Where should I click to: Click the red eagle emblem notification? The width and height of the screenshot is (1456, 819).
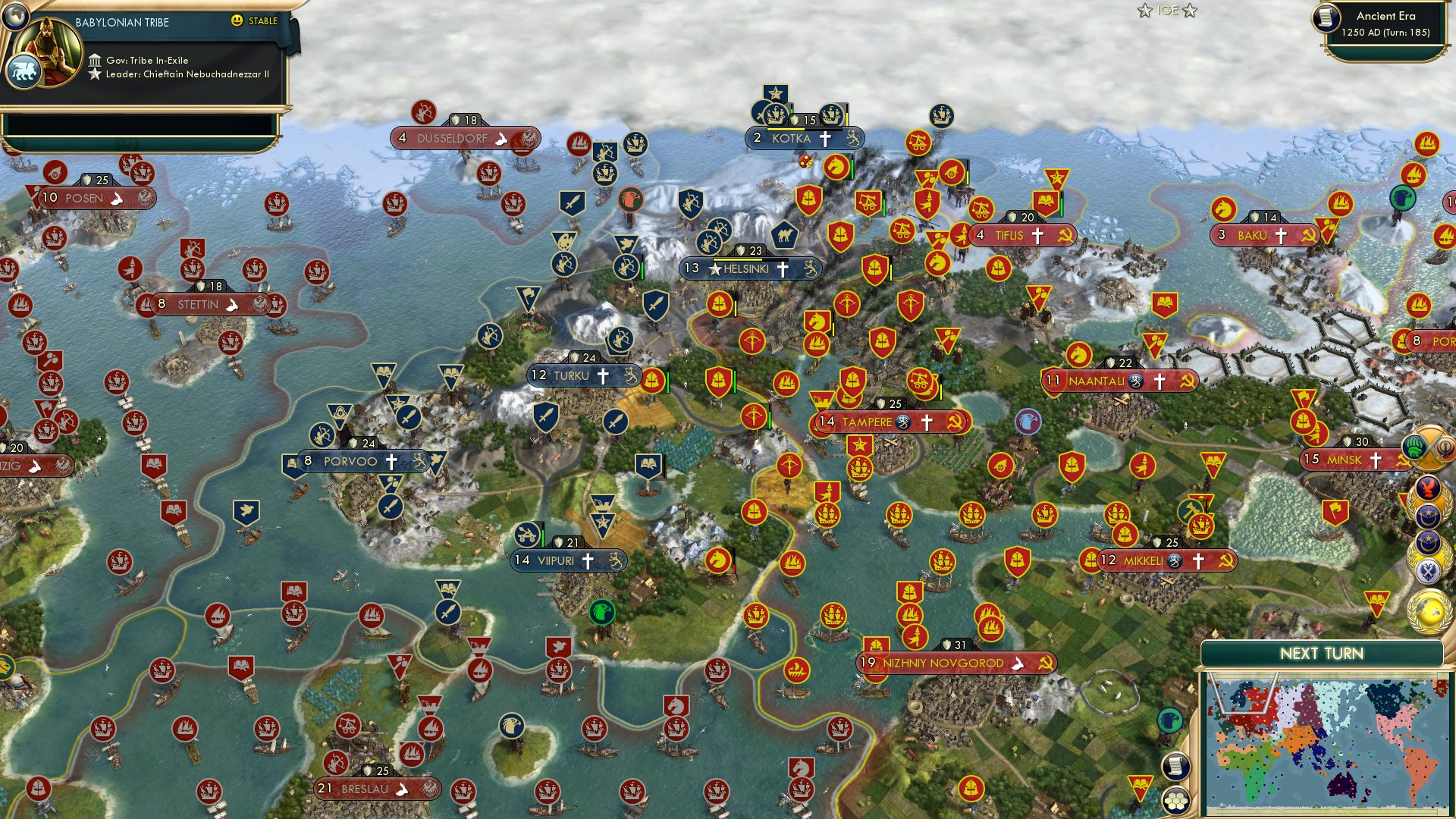[x=1427, y=487]
